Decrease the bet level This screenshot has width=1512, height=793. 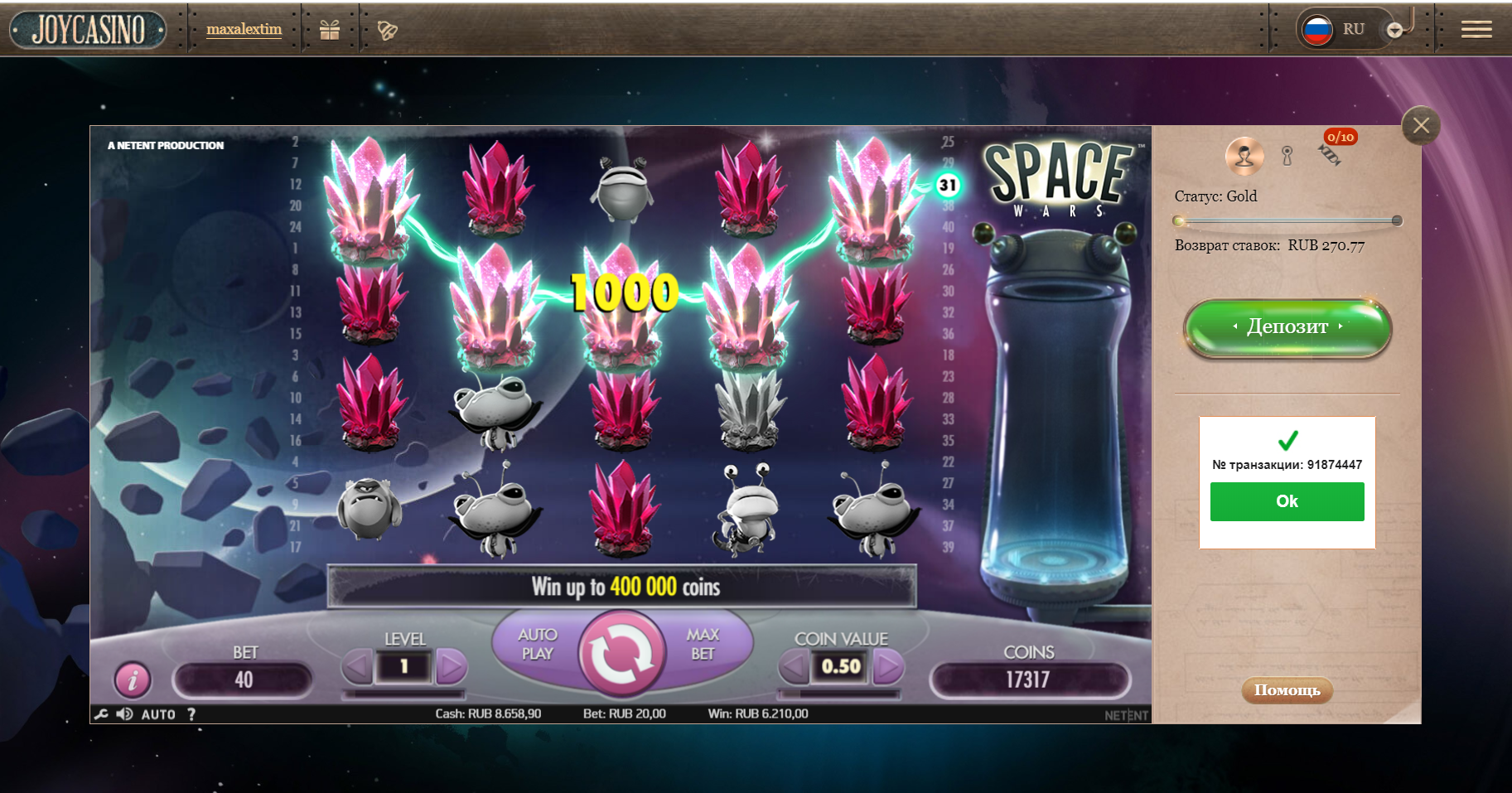358,666
